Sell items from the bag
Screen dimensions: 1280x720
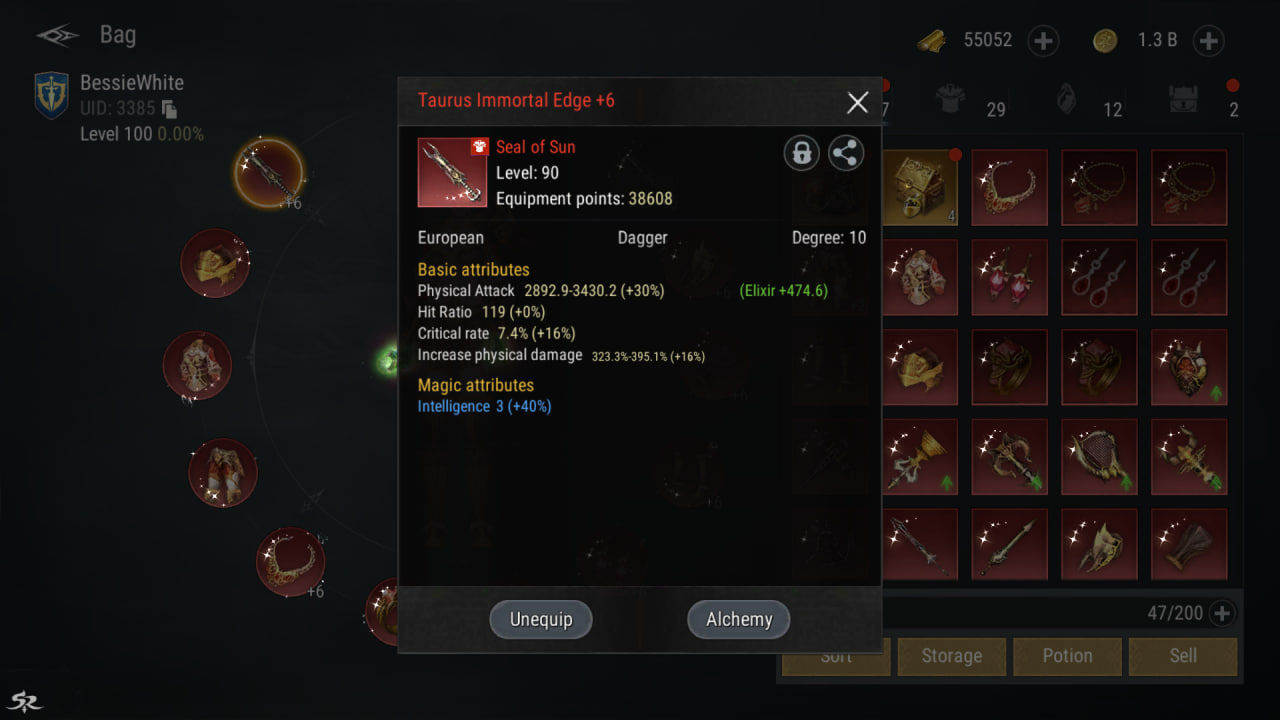pyautogui.click(x=1183, y=656)
